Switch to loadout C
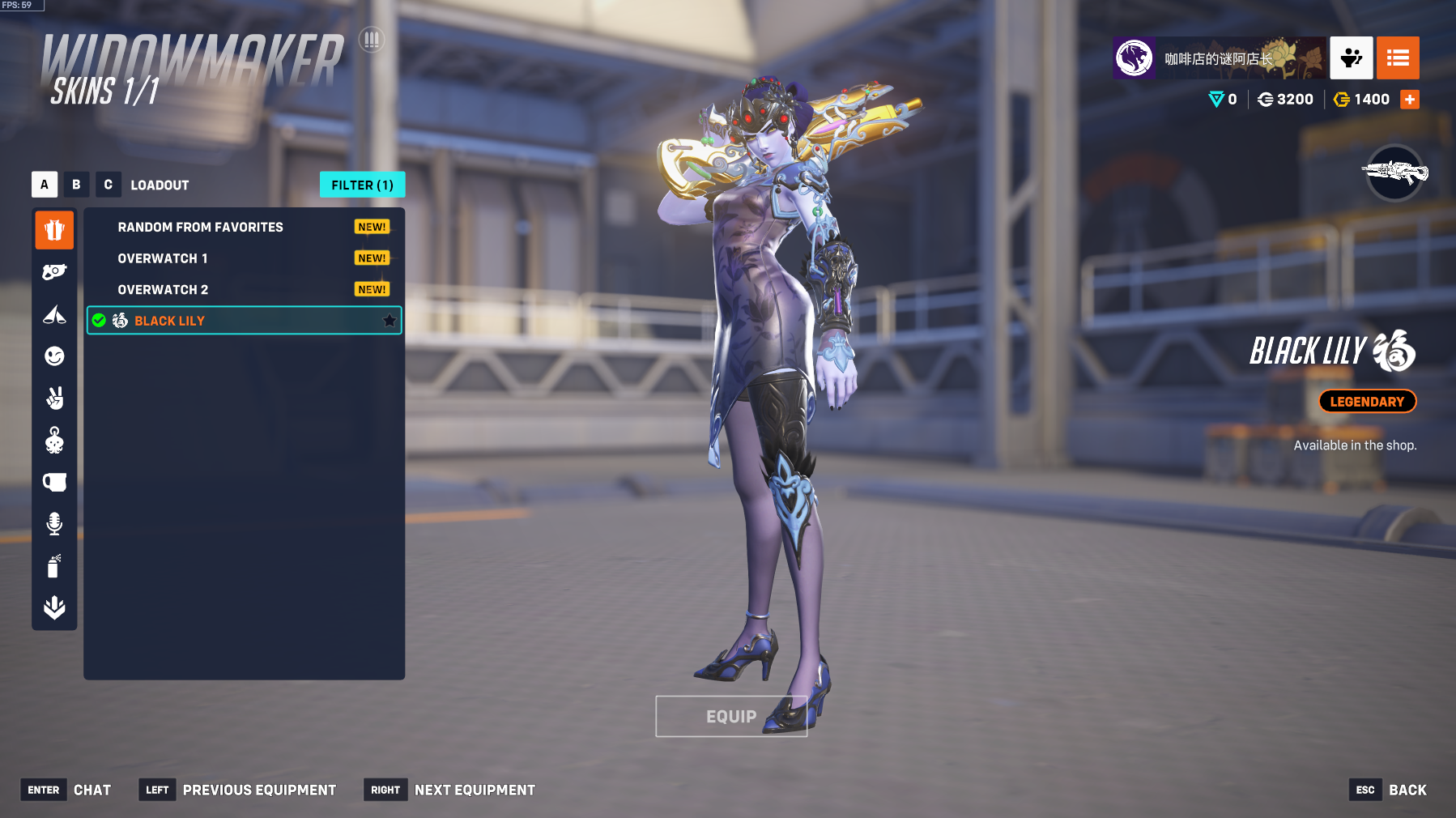Viewport: 1456px width, 818px height. (108, 185)
